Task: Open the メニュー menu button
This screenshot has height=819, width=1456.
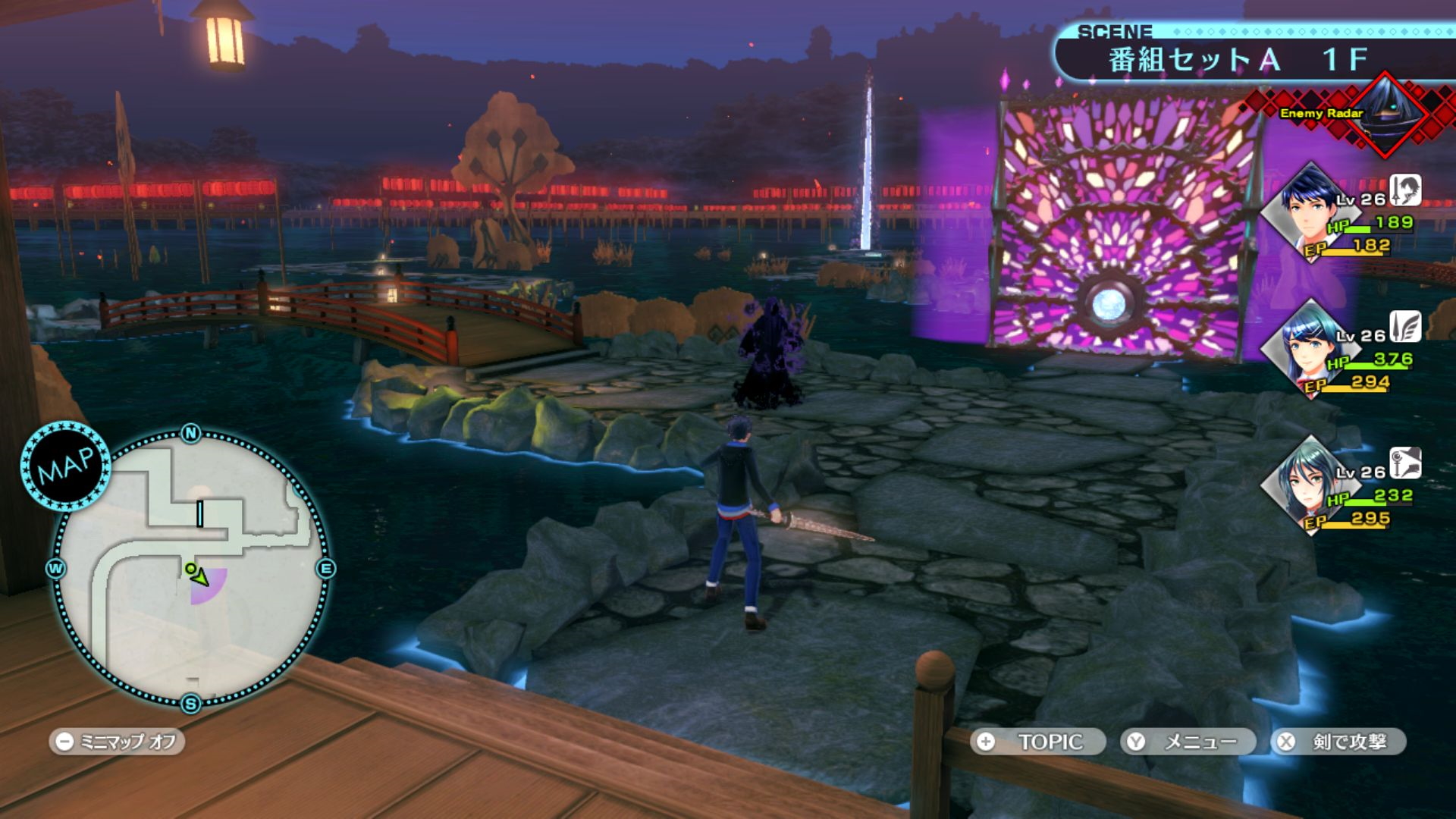Action: [x=1188, y=742]
